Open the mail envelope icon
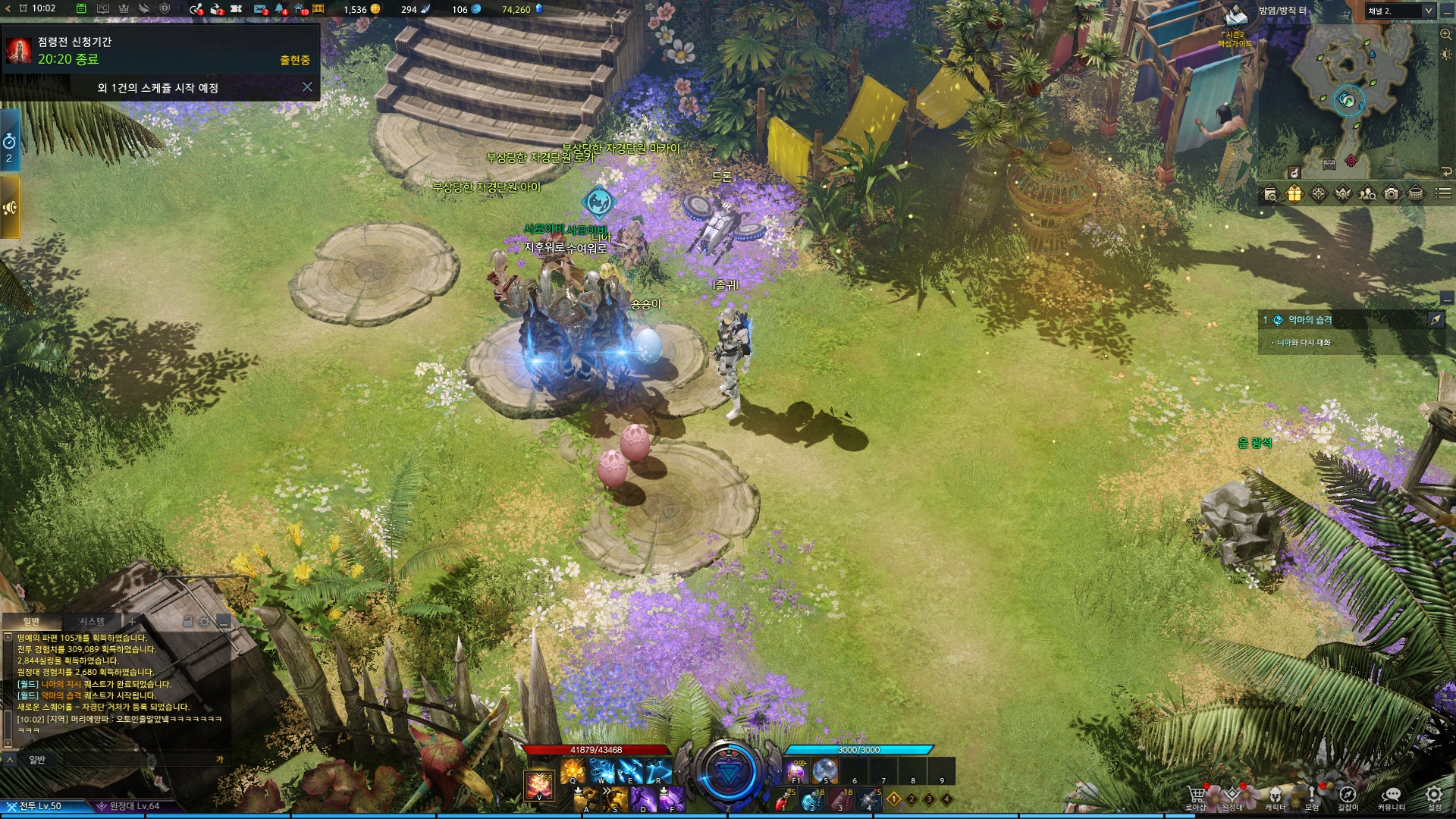Screen dimensions: 1456x819 (260, 9)
